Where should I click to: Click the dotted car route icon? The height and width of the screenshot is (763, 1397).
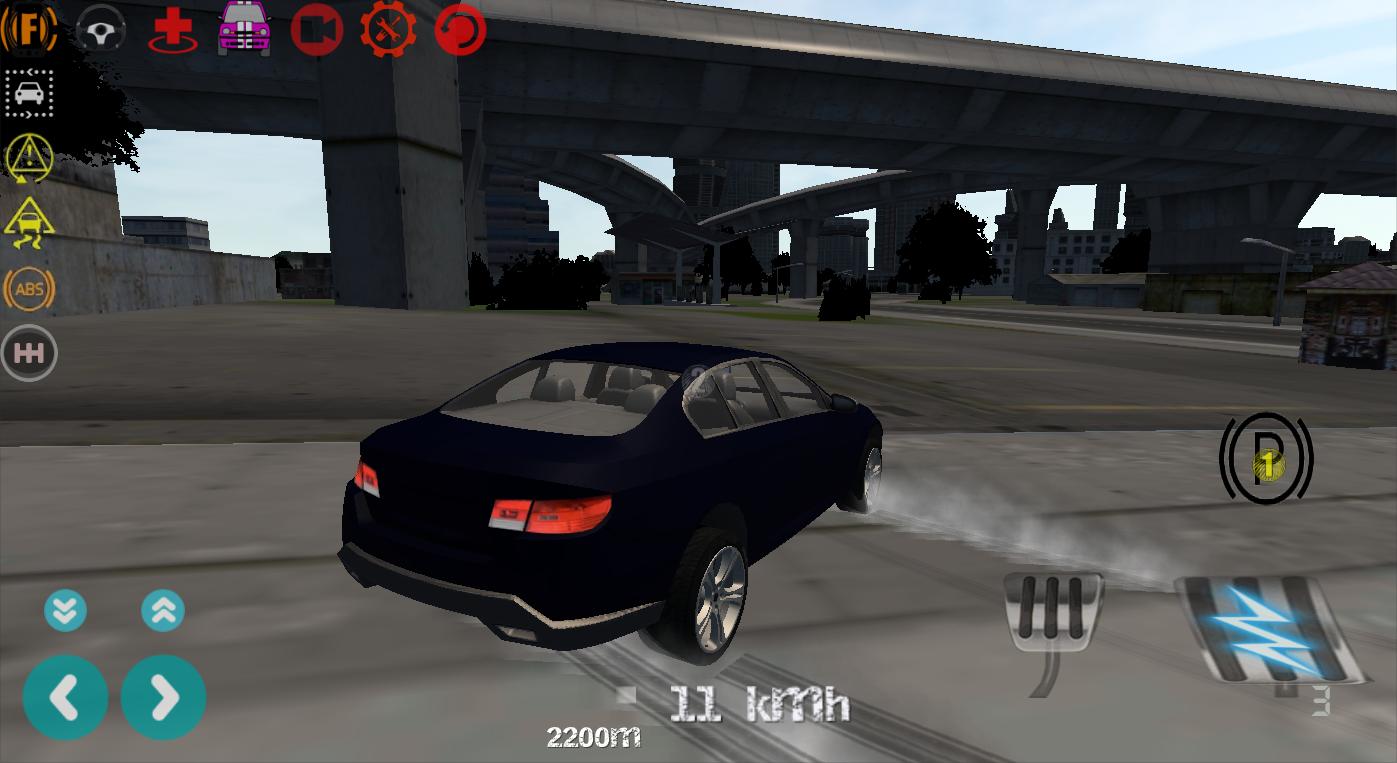[29, 93]
